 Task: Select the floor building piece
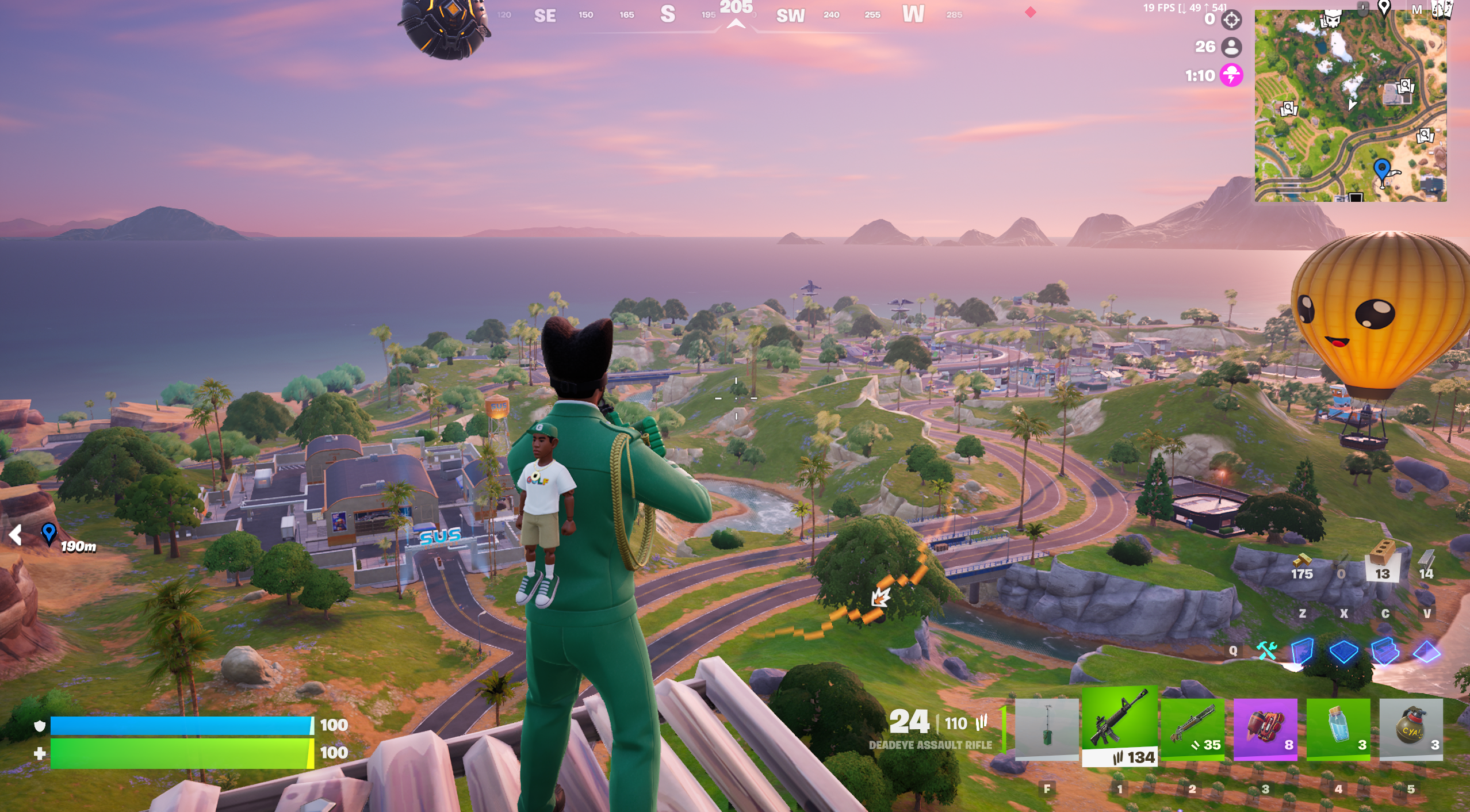[x=1343, y=652]
